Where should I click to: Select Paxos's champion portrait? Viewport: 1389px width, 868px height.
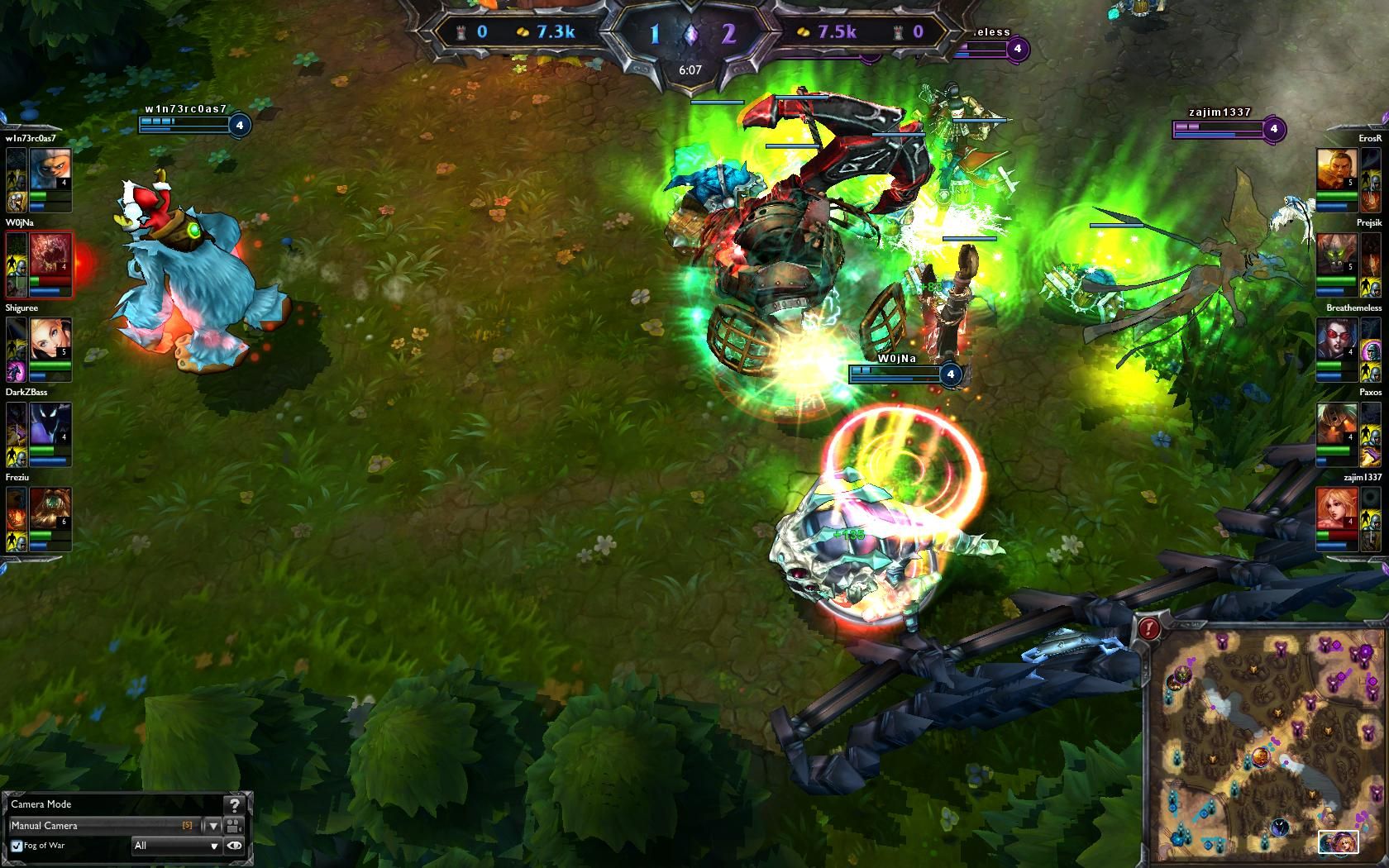coord(1336,423)
